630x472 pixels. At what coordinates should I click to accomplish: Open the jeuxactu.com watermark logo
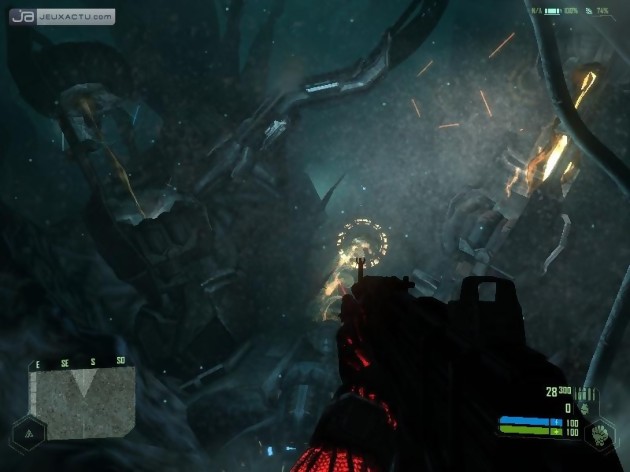(x=62, y=17)
